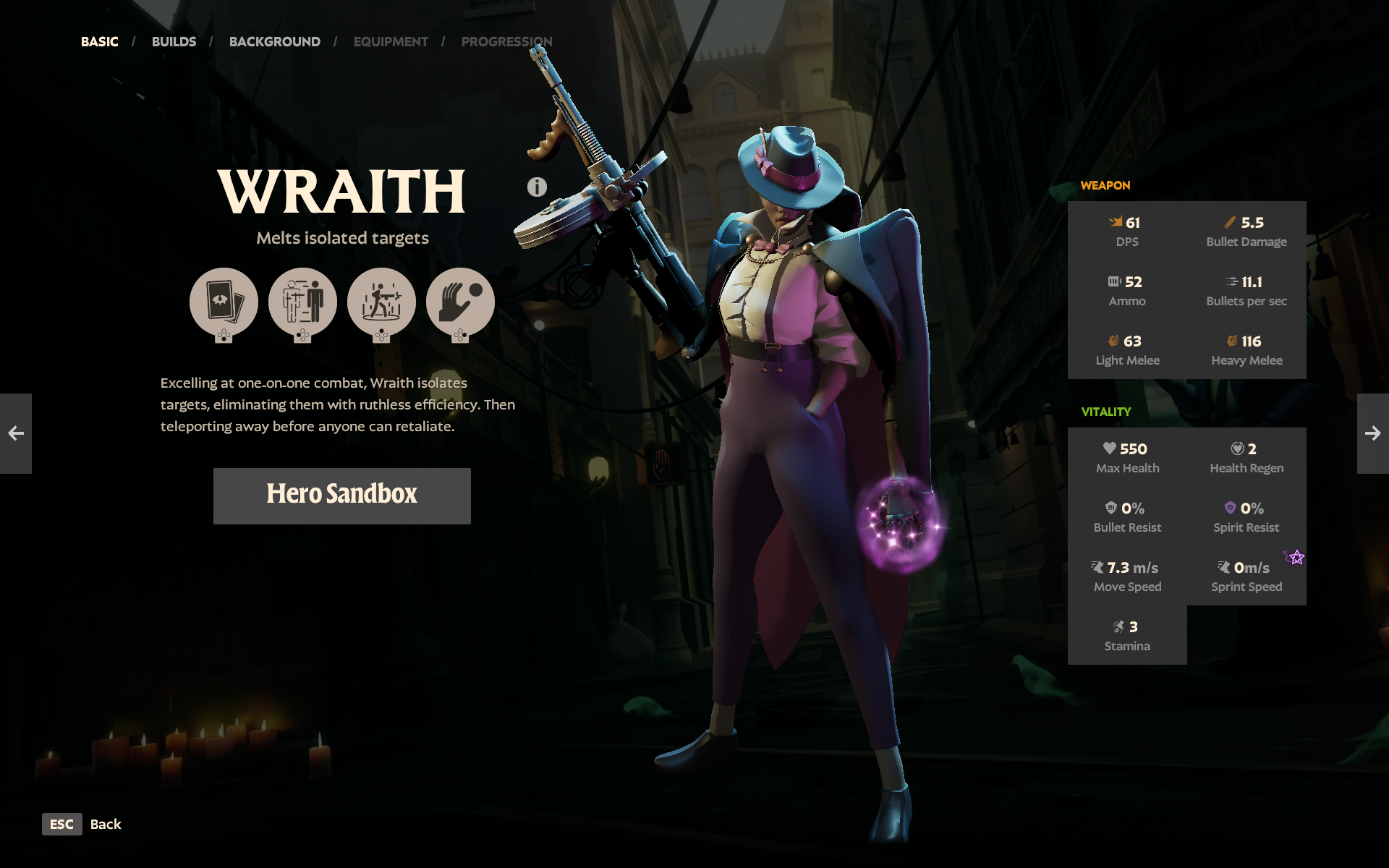Screen dimensions: 1389x868
Task: Open the PROGRESSION tab
Action: tap(506, 41)
